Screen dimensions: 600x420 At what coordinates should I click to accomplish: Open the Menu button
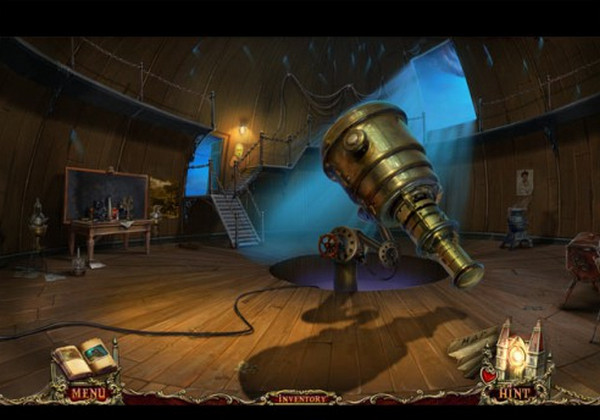pyautogui.click(x=88, y=393)
